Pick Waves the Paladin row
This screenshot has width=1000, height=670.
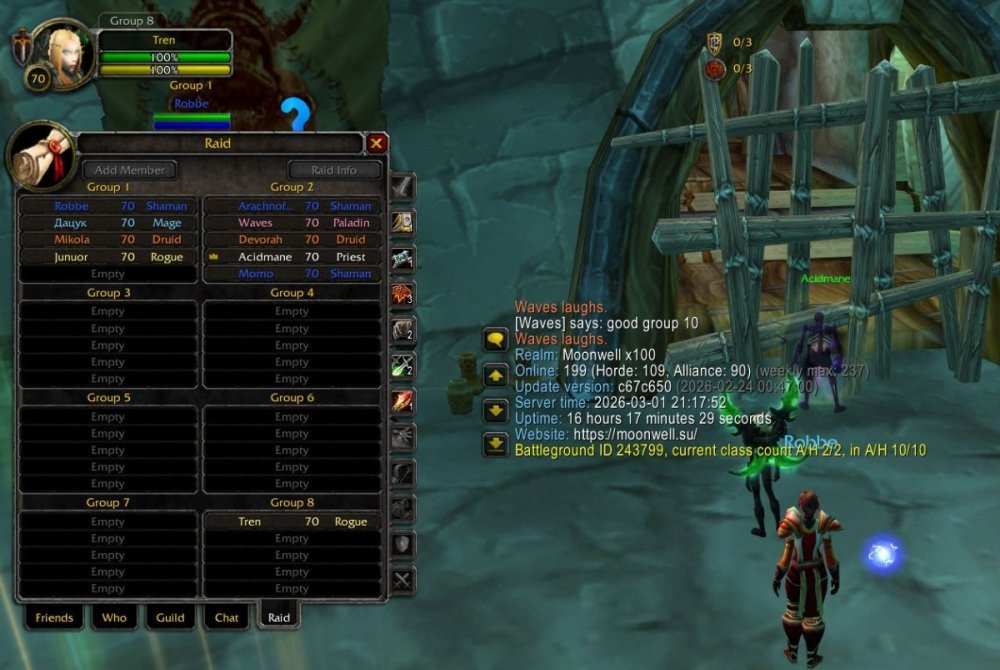(x=292, y=223)
